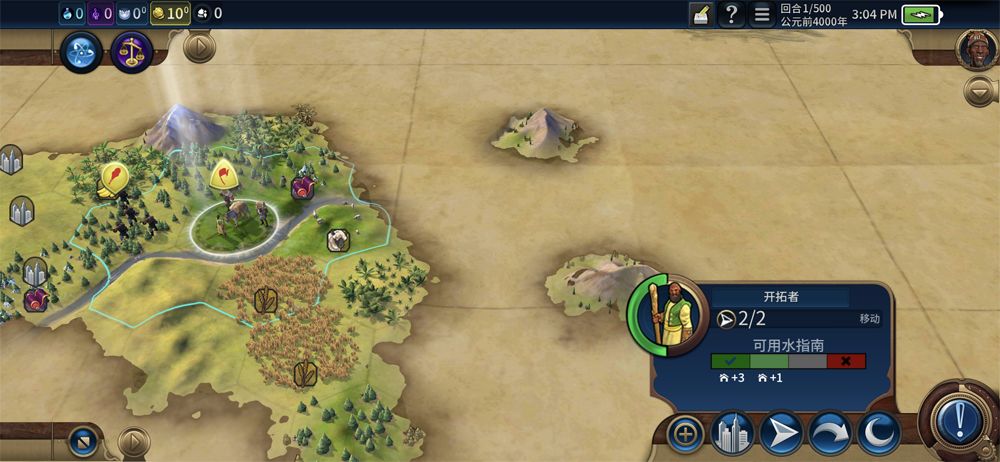Image resolution: width=1000 pixels, height=462 pixels.
Task: Expand the research panel arrow button
Action: click(199, 47)
